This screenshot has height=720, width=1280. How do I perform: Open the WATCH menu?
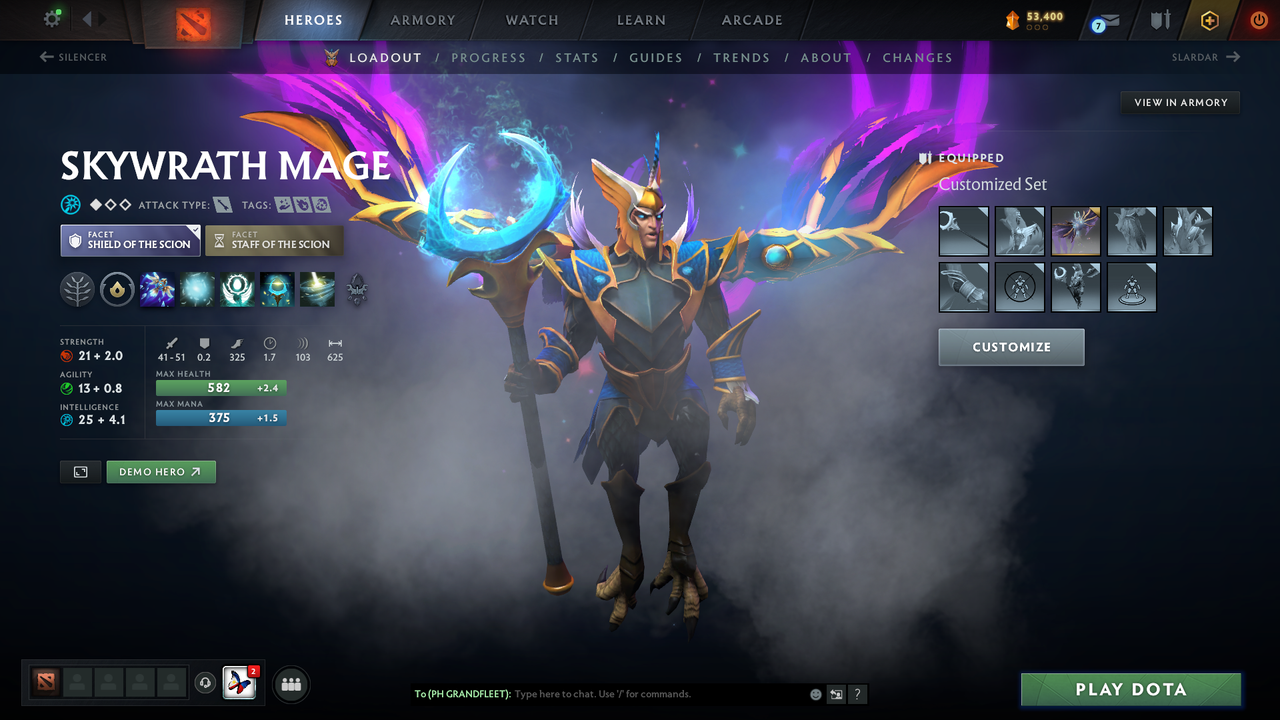pos(531,20)
